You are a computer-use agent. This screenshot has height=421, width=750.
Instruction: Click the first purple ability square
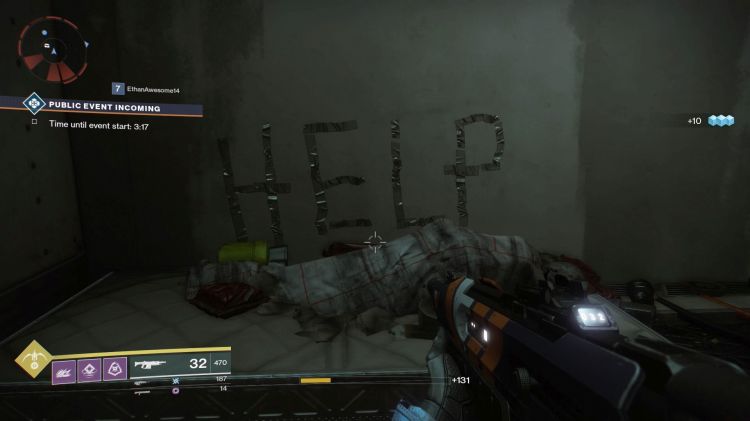[64, 370]
